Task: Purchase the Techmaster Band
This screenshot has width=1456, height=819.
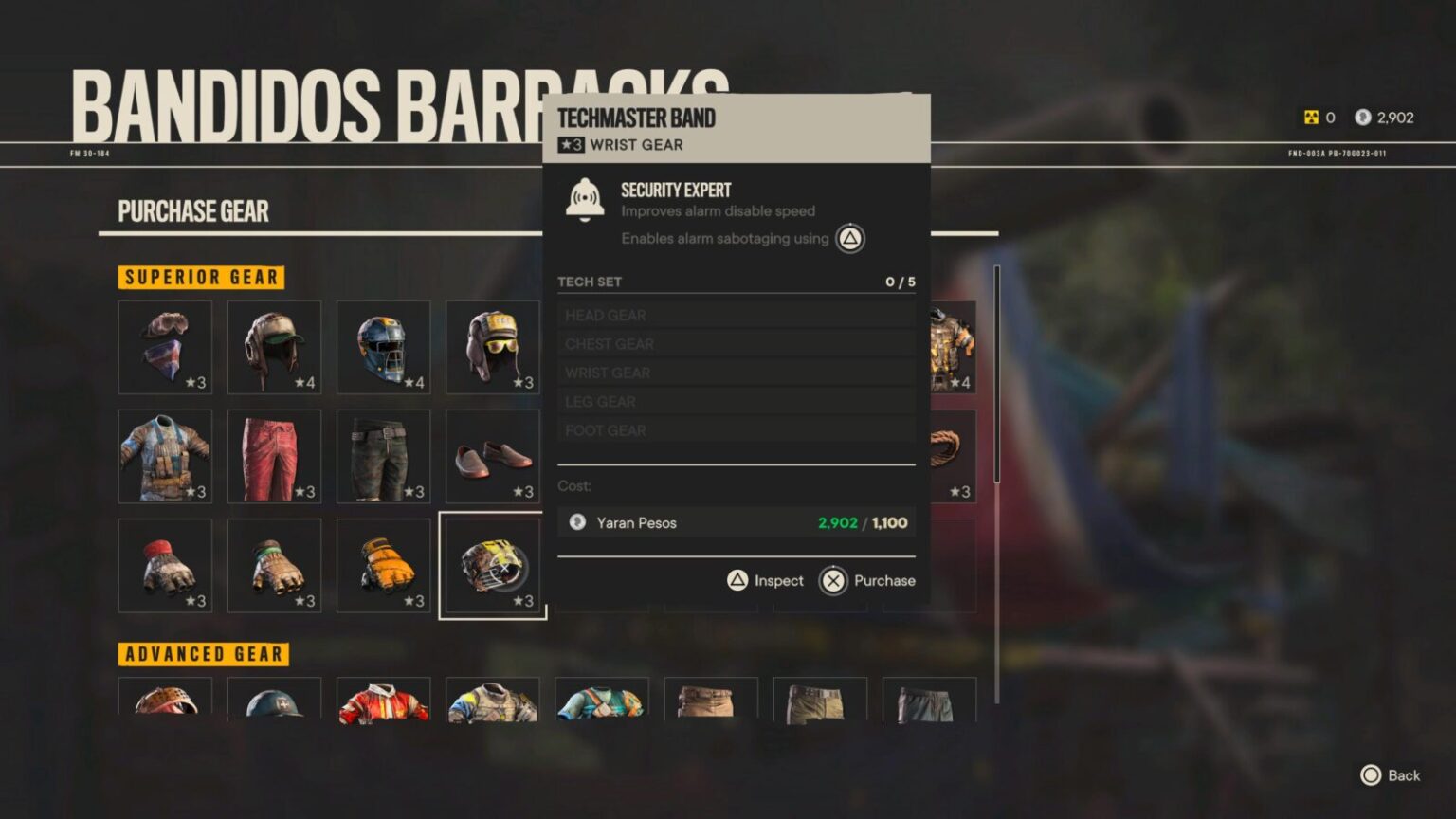Action: (x=867, y=580)
